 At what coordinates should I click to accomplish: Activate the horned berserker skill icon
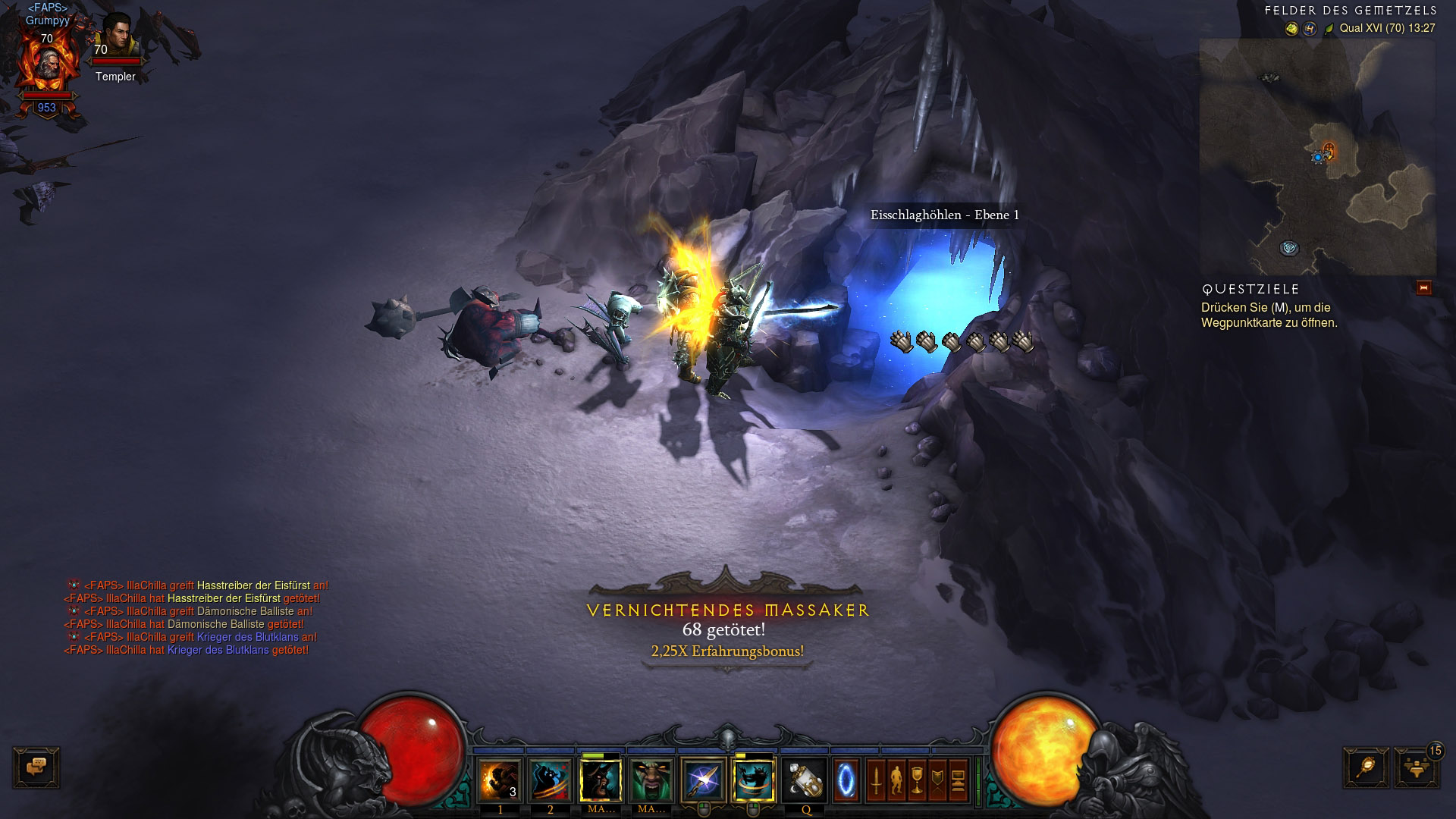(601, 780)
